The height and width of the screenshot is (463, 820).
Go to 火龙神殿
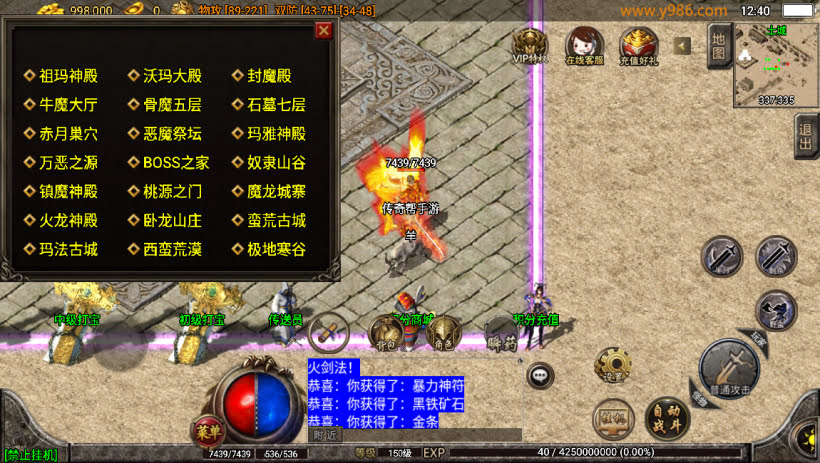[x=68, y=221]
